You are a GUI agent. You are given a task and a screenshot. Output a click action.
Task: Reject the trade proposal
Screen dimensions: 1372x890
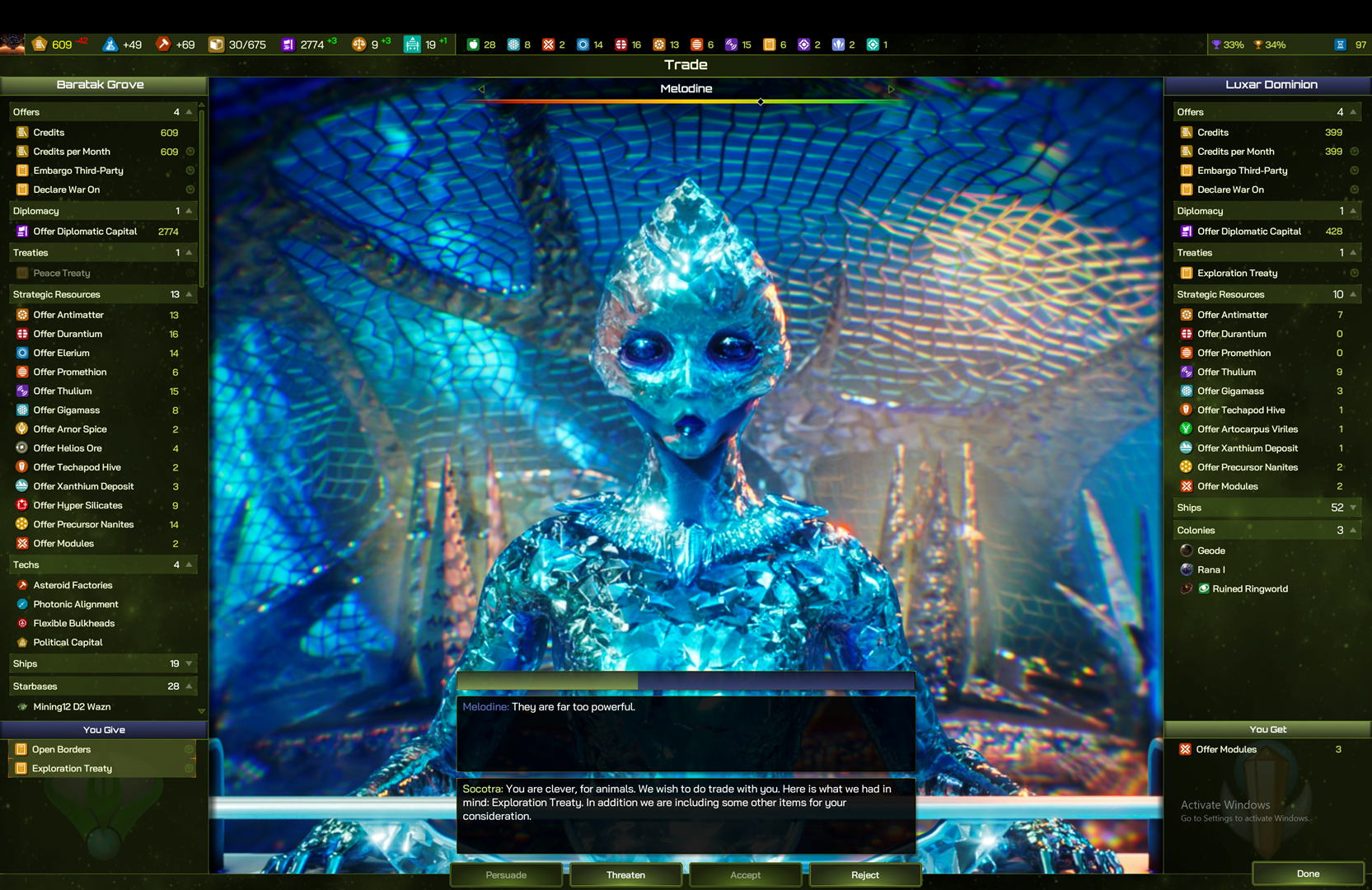click(x=864, y=875)
